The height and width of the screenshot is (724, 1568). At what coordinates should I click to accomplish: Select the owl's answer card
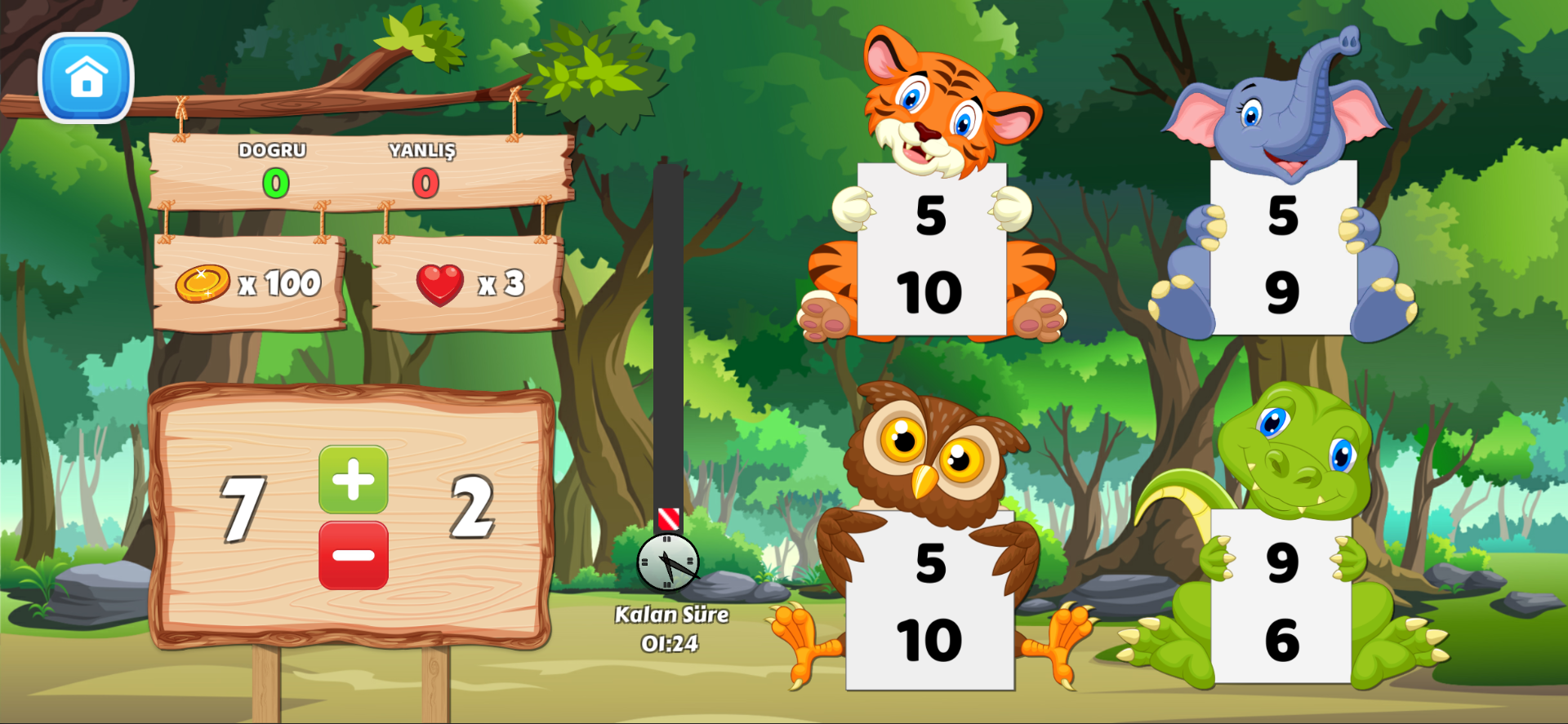click(x=929, y=602)
